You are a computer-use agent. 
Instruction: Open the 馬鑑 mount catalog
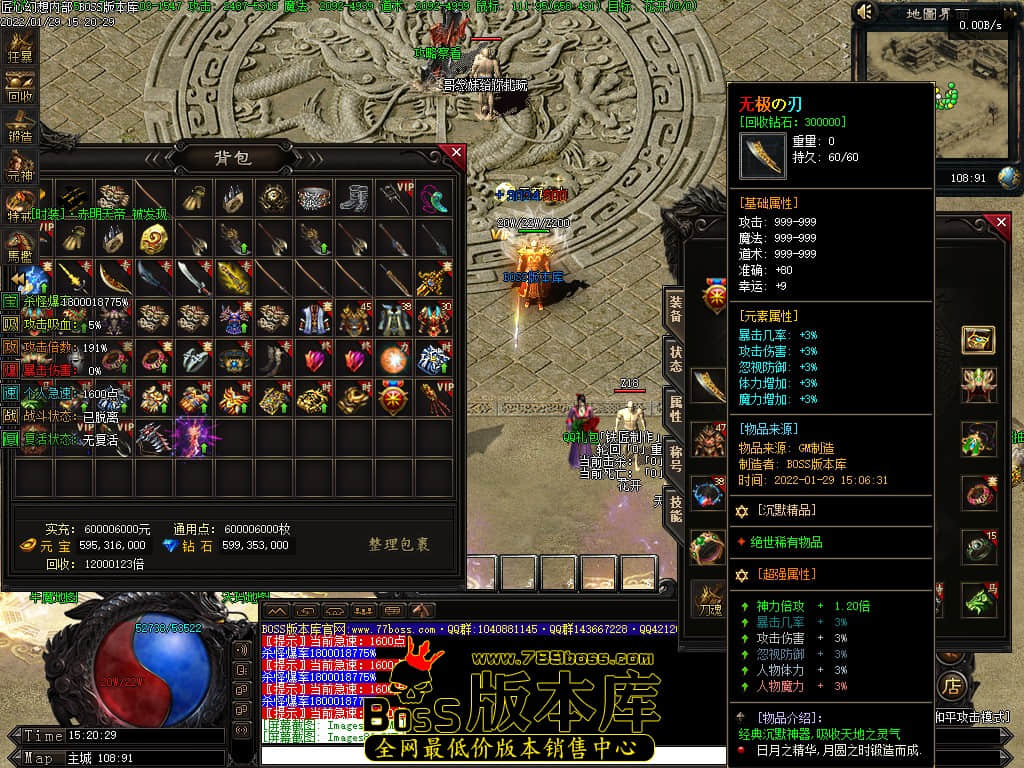click(20, 244)
